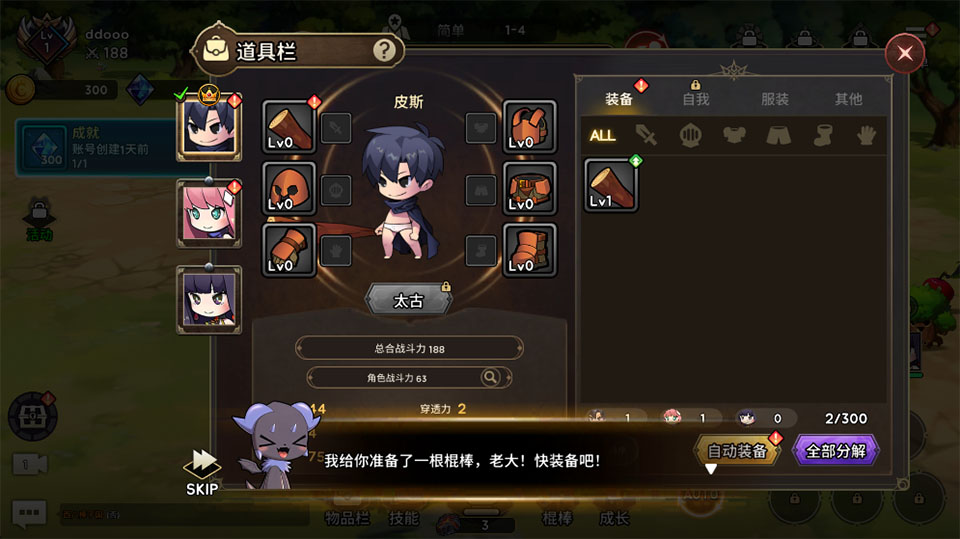Select the purple-haired character portrait
This screenshot has width=960, height=539.
(x=209, y=299)
